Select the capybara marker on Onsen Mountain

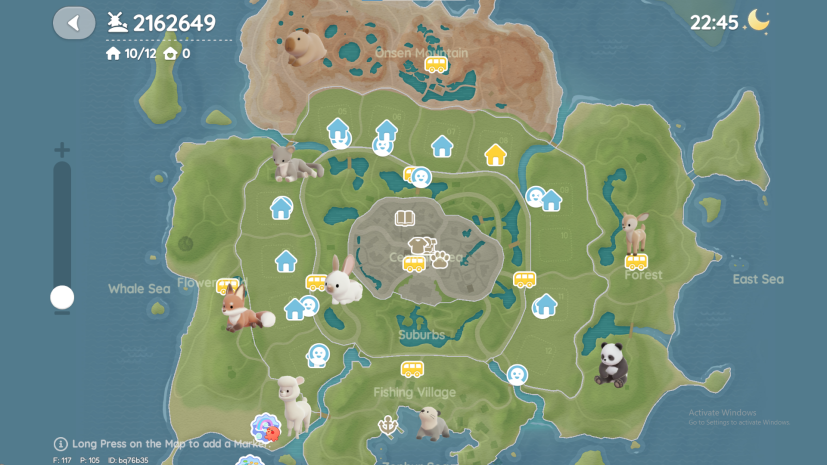click(x=301, y=47)
